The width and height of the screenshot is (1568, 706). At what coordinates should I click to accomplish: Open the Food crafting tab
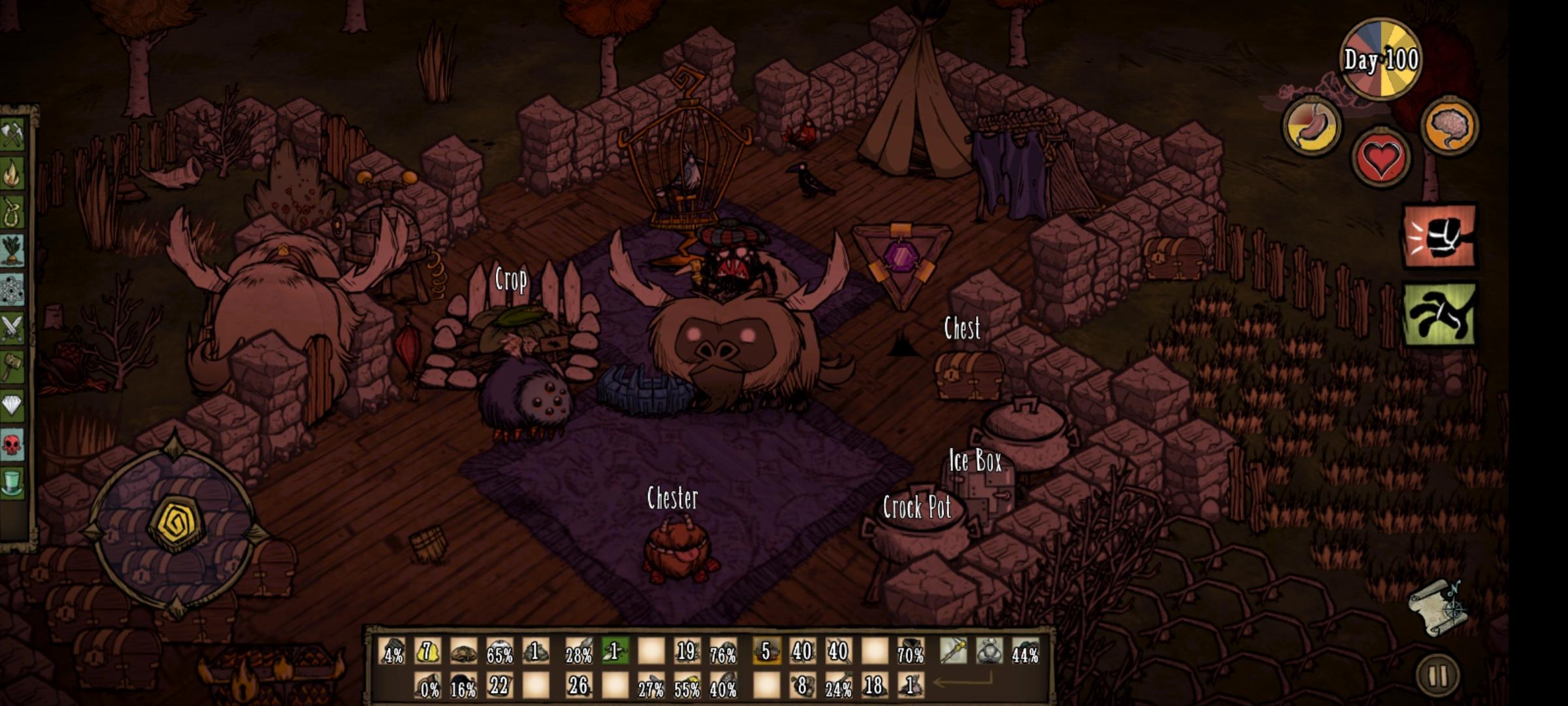pyautogui.click(x=12, y=251)
